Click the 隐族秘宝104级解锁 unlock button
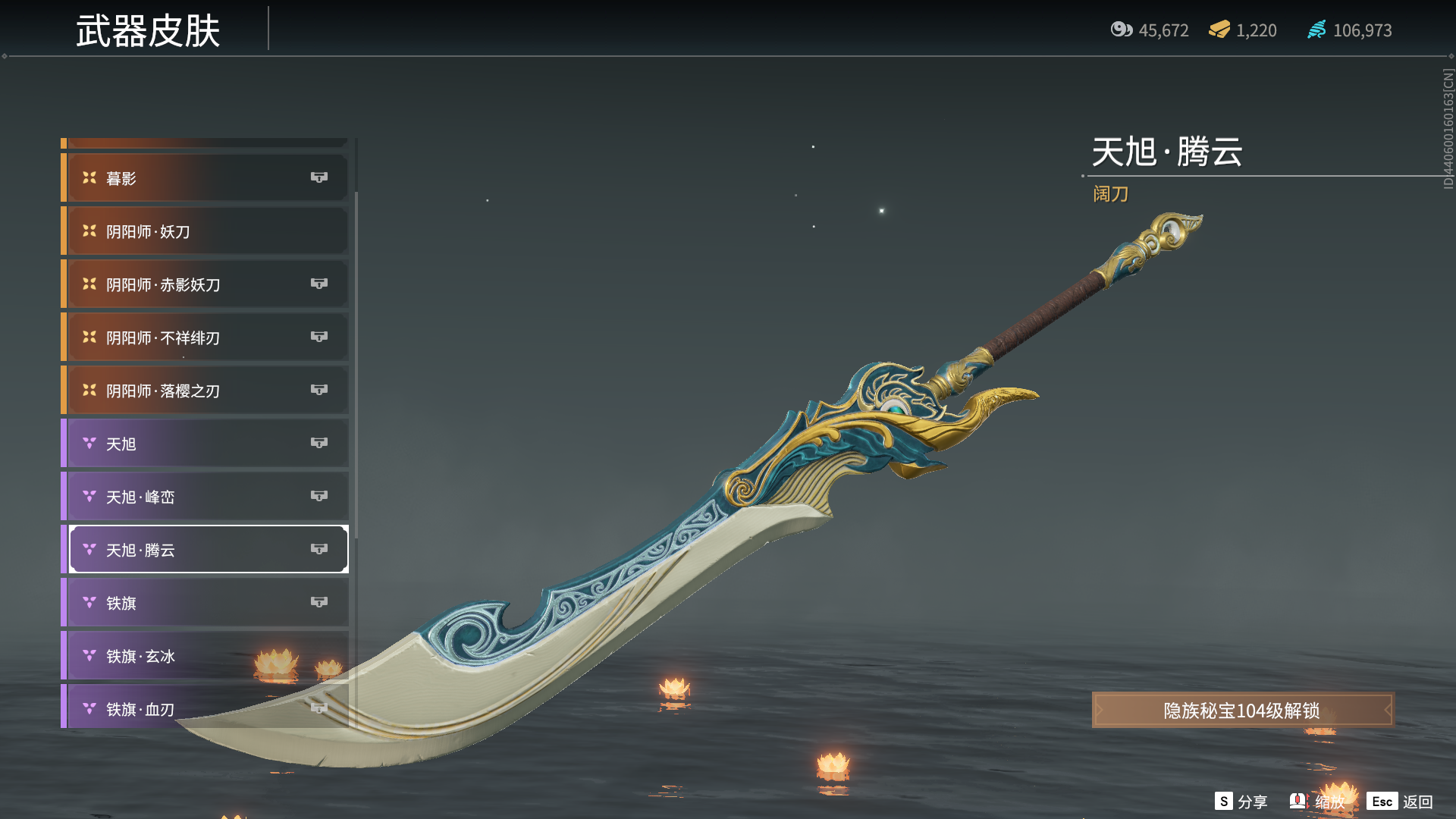Image resolution: width=1456 pixels, height=819 pixels. [x=1242, y=711]
